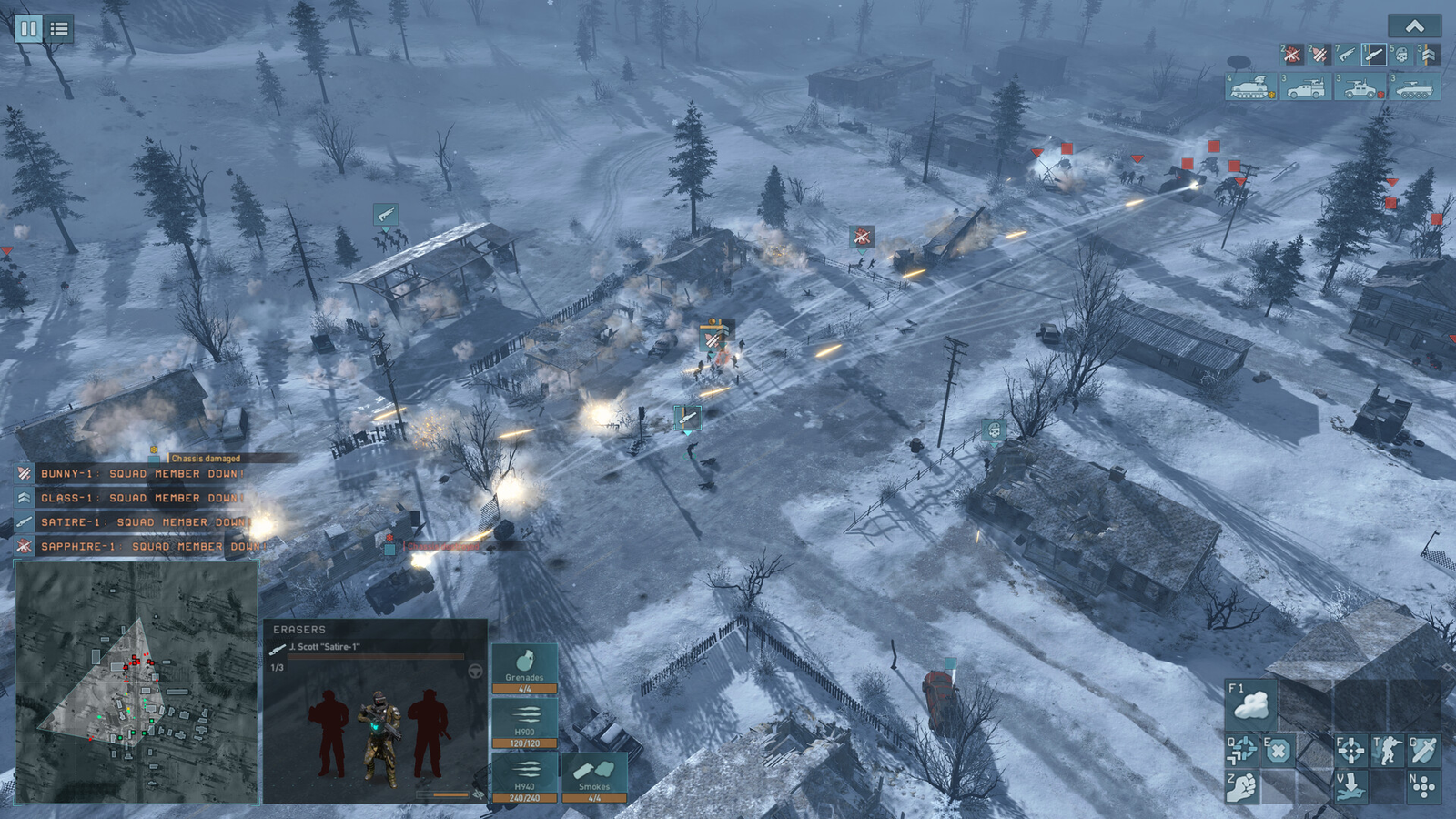The width and height of the screenshot is (1456, 819).
Task: Click the skull-and-beret squad icon
Action: [x=1400, y=55]
